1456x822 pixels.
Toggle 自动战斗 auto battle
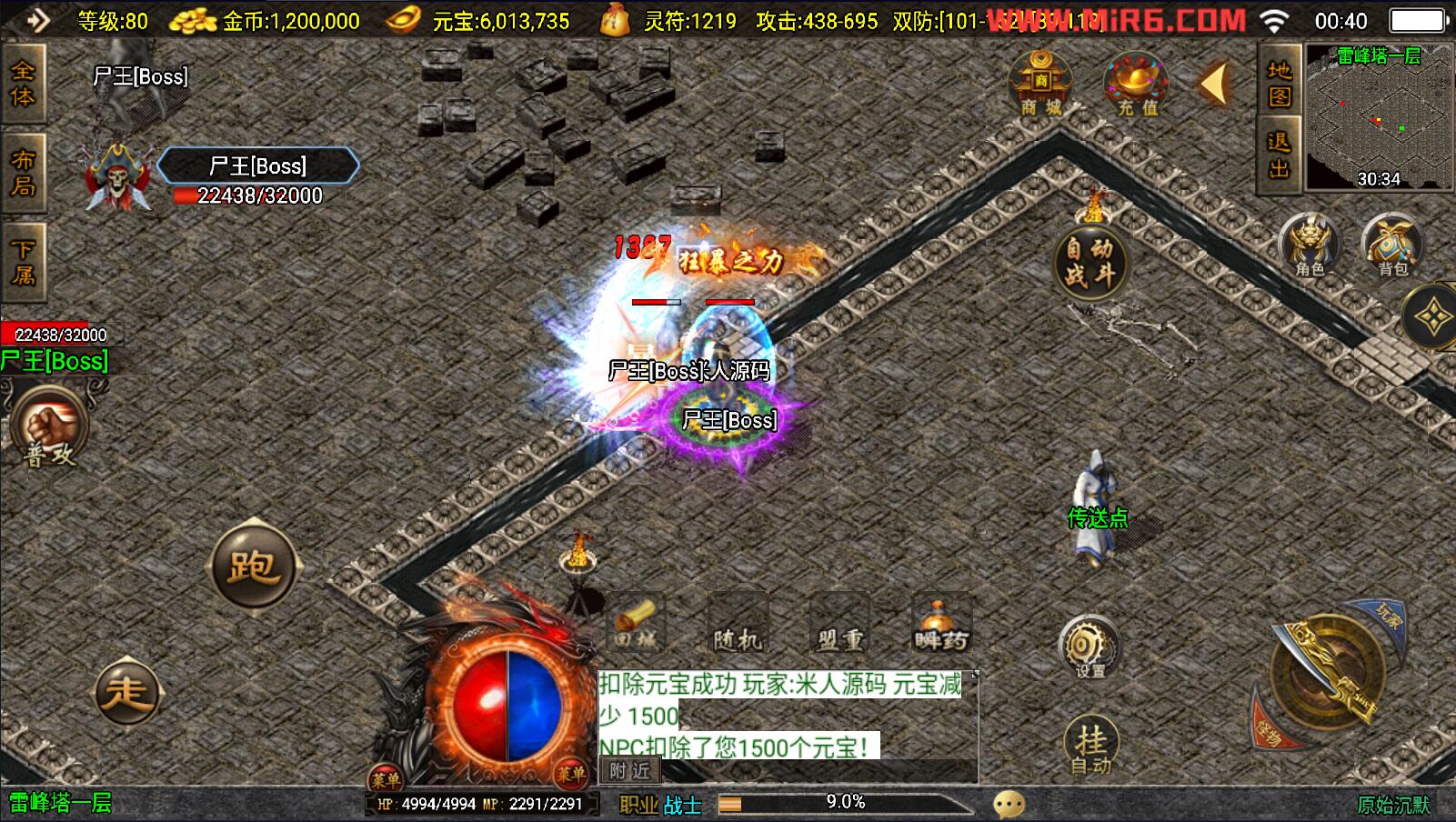[x=1090, y=262]
